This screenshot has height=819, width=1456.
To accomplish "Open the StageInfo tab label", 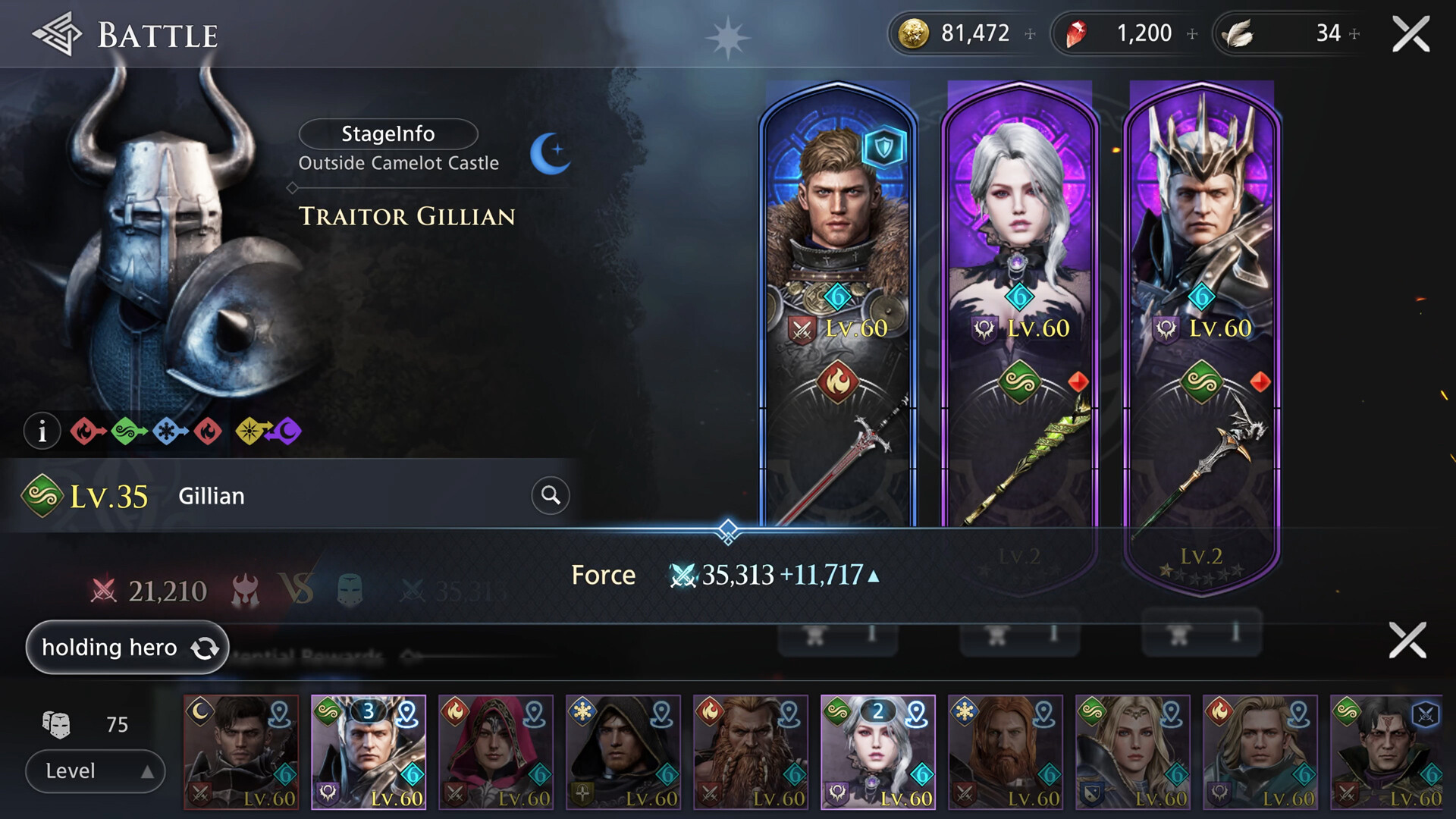I will [388, 134].
